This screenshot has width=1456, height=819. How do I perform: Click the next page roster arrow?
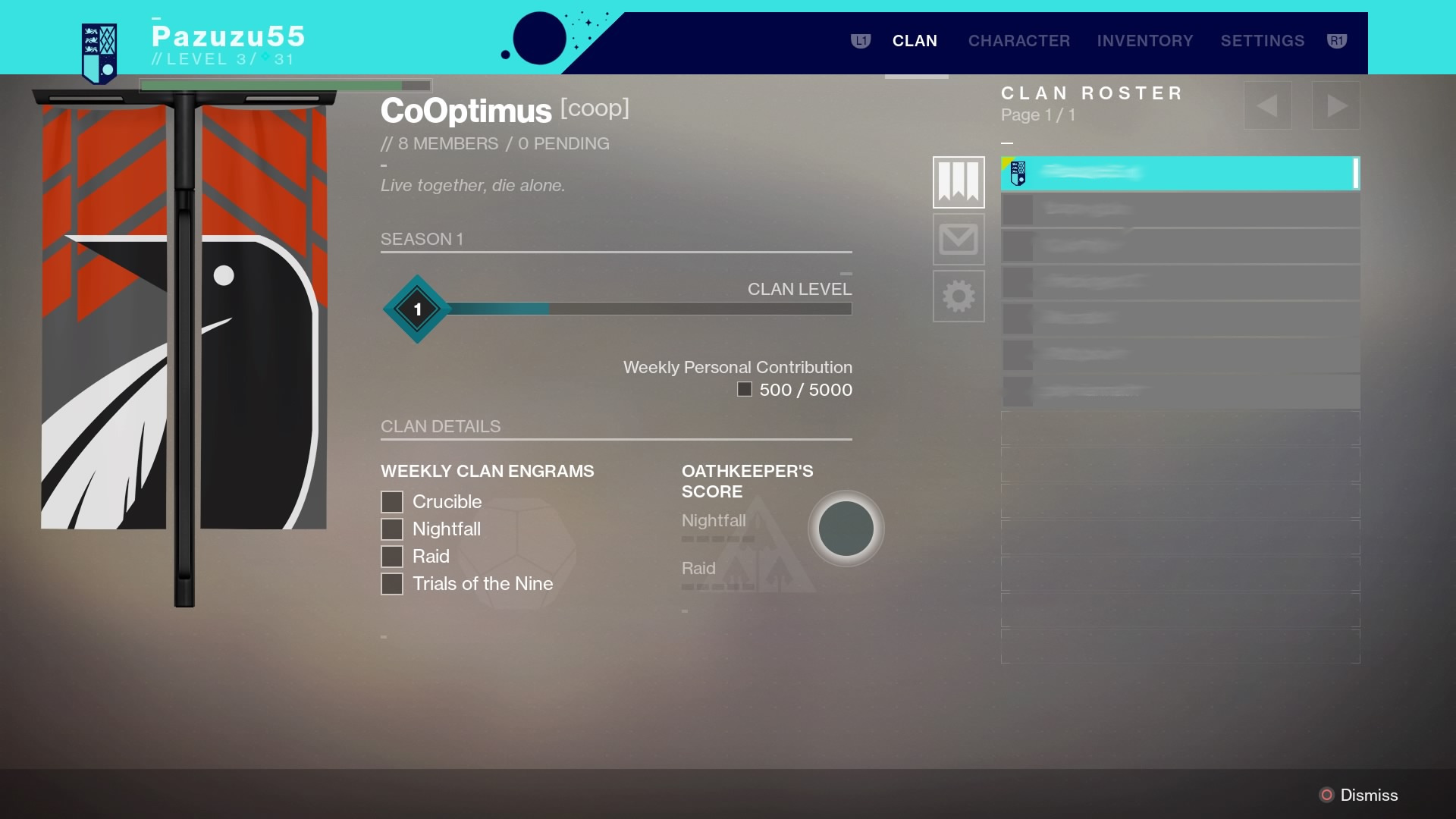pyautogui.click(x=1336, y=105)
